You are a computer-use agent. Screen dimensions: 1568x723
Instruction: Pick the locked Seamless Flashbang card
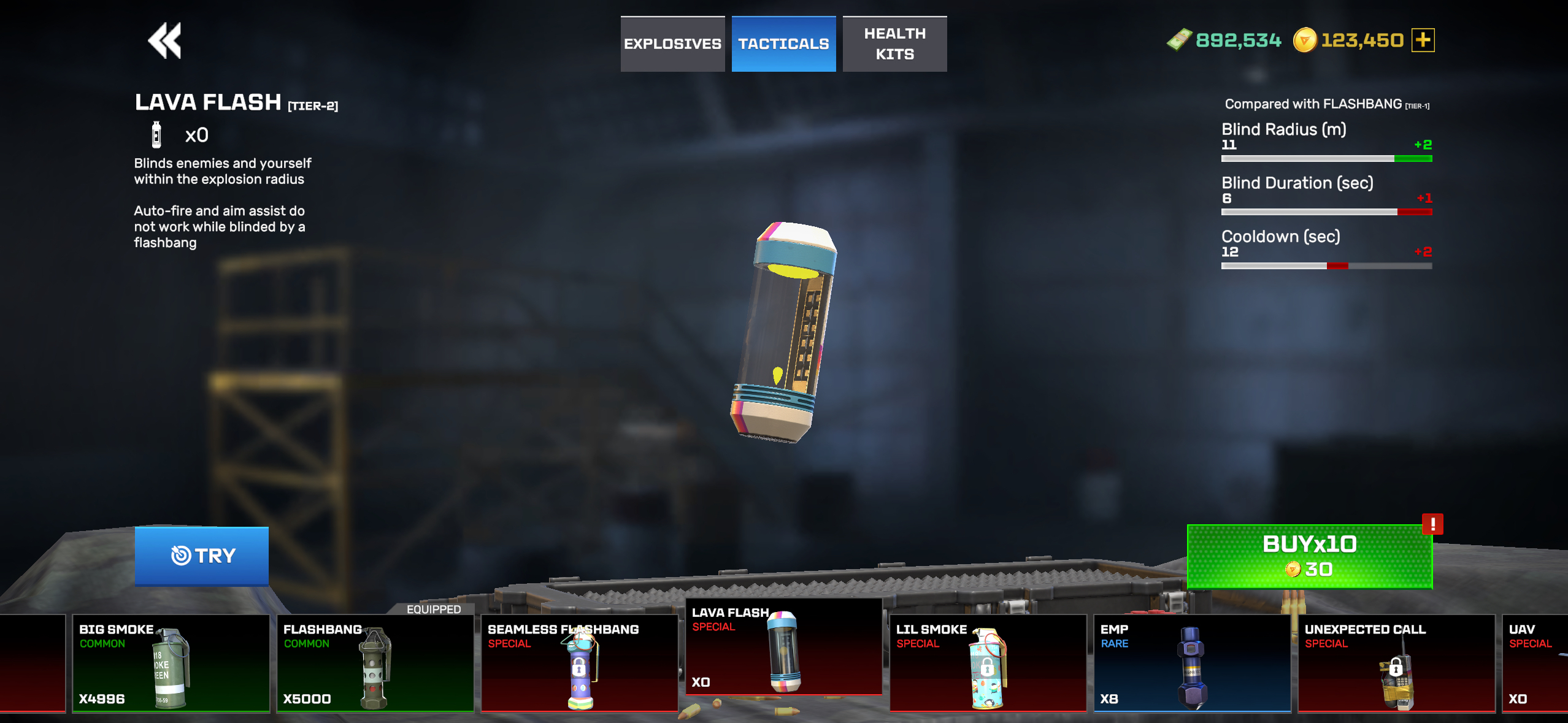(x=579, y=664)
